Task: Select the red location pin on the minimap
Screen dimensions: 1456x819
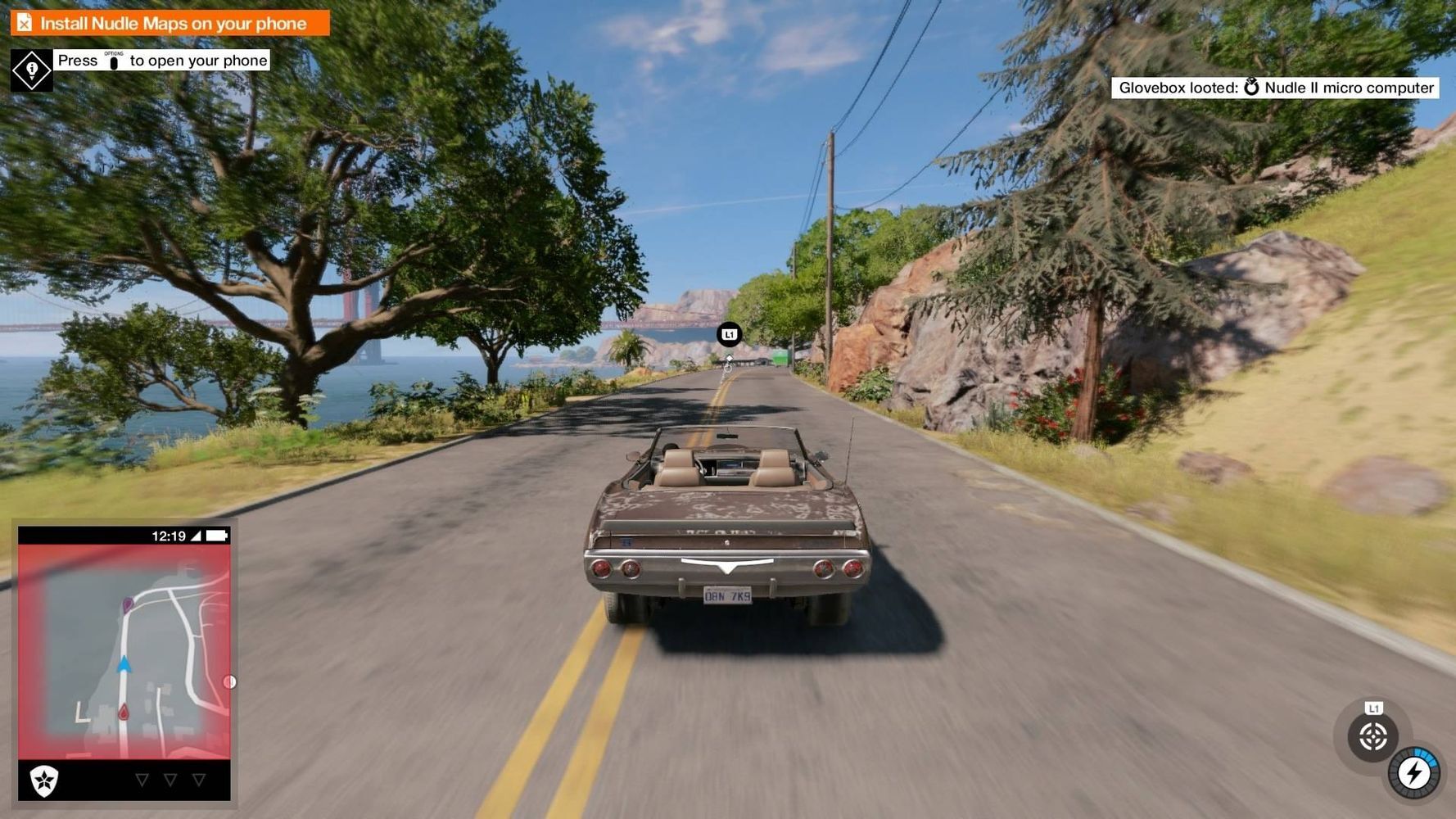Action: 124,713
